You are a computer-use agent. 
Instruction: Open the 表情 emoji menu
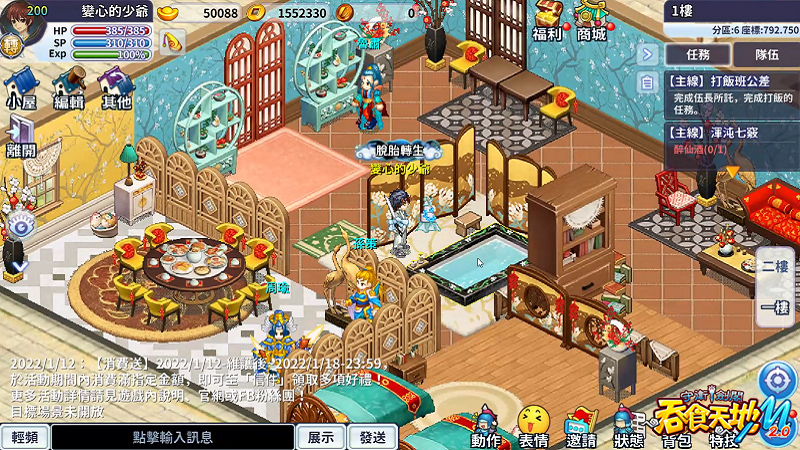click(x=534, y=426)
